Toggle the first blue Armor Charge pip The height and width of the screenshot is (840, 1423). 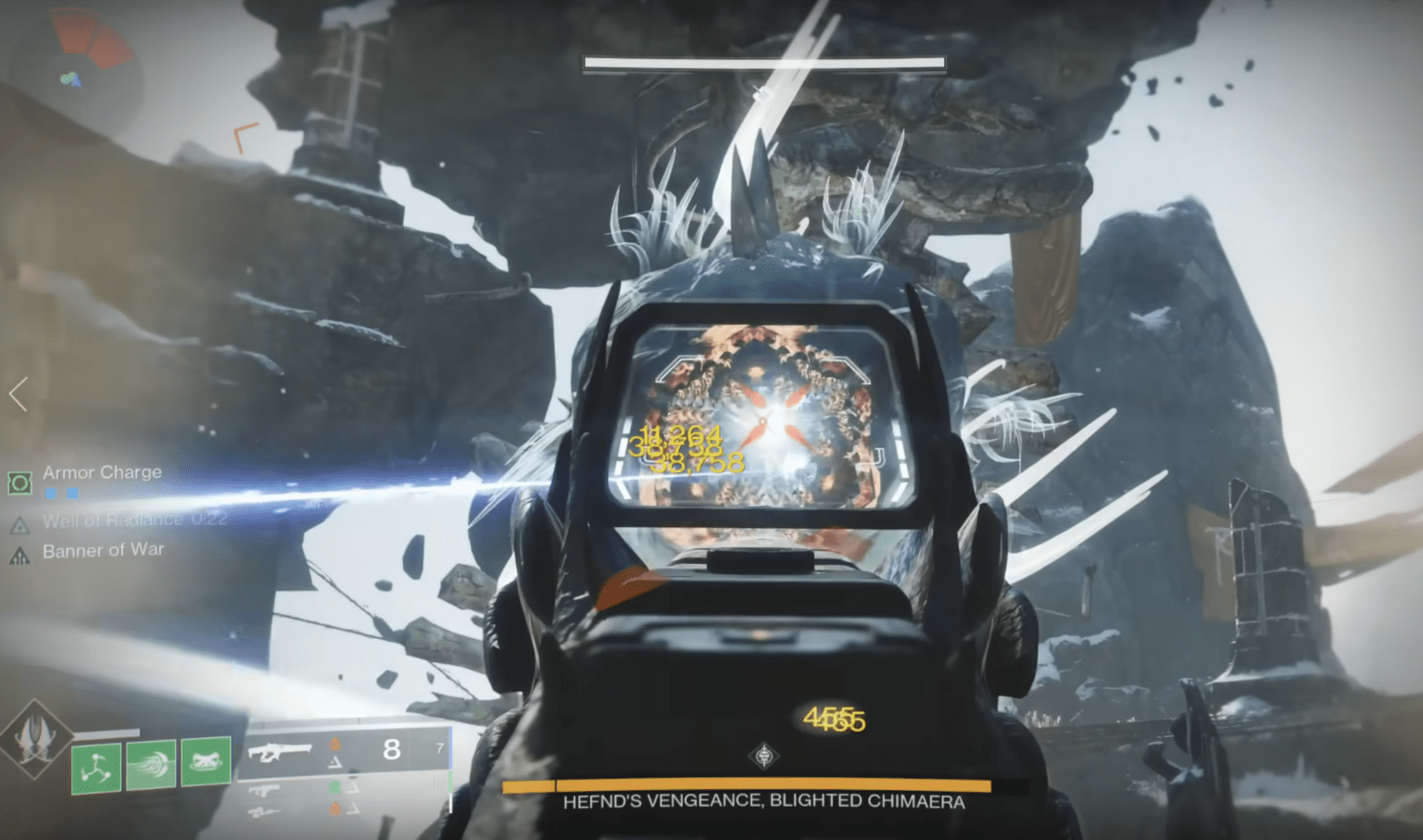(50, 493)
